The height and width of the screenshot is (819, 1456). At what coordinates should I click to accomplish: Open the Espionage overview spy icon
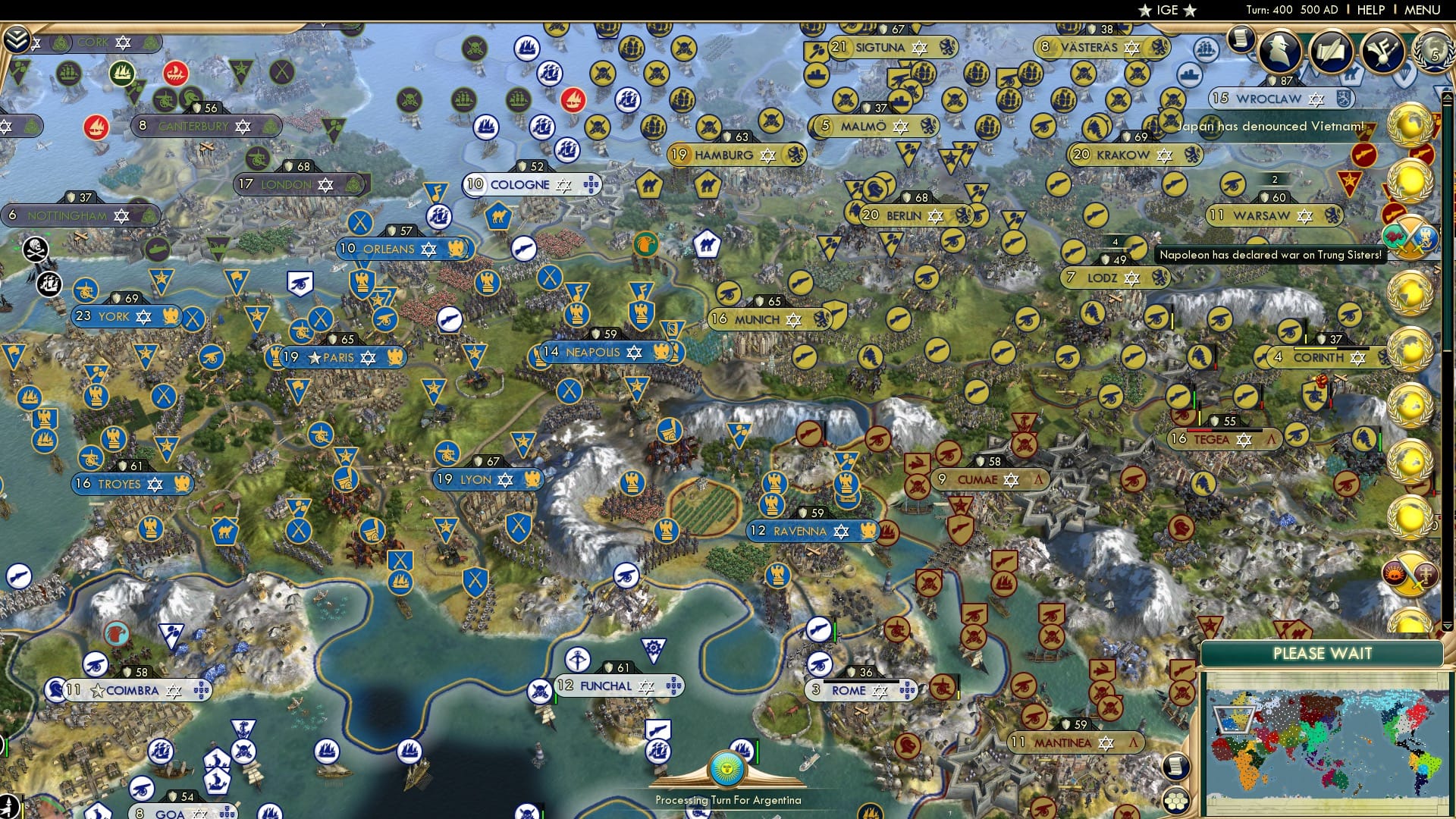[1282, 52]
